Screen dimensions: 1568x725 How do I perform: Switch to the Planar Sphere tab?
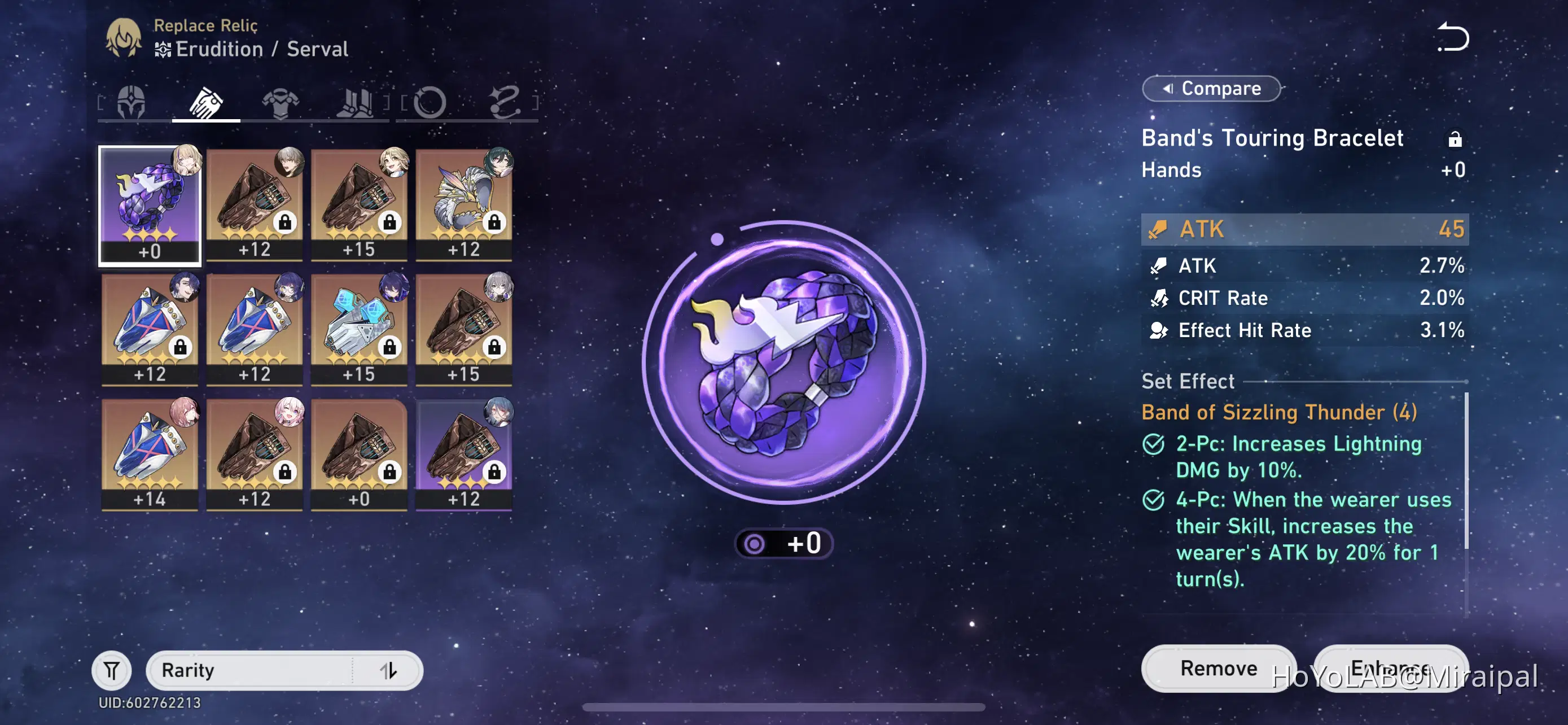[x=430, y=102]
